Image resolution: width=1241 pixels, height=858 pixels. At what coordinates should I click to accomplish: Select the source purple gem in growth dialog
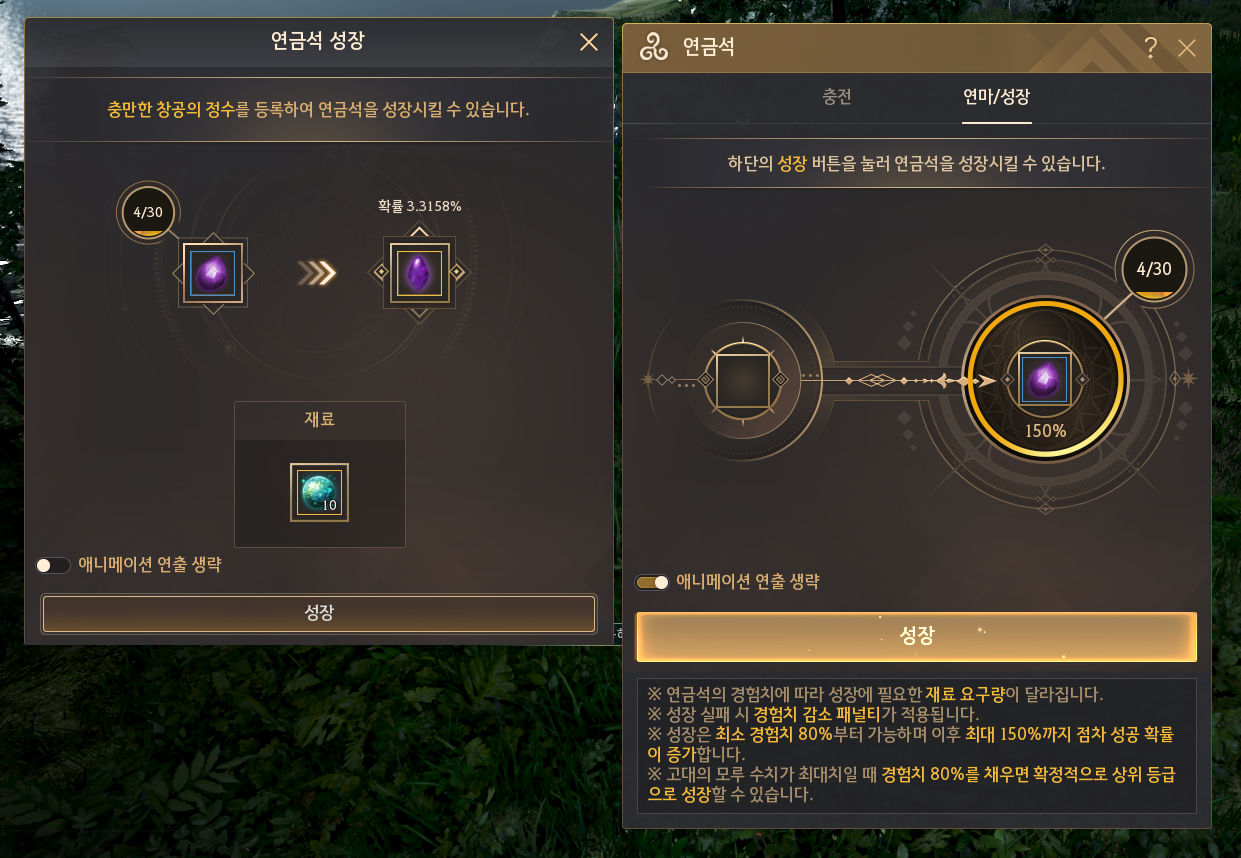coord(212,273)
